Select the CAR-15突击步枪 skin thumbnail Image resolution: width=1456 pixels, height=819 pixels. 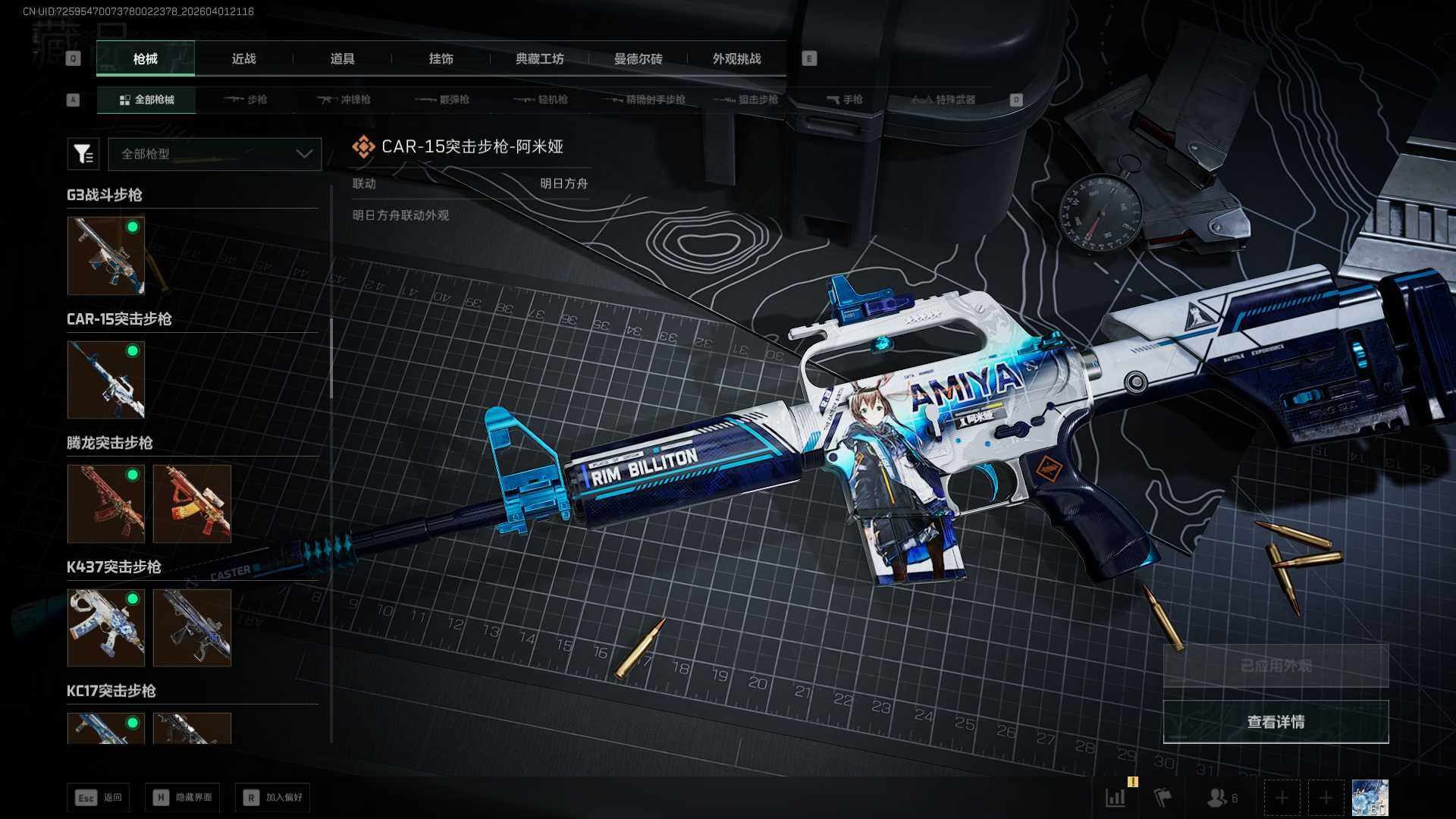(106, 379)
